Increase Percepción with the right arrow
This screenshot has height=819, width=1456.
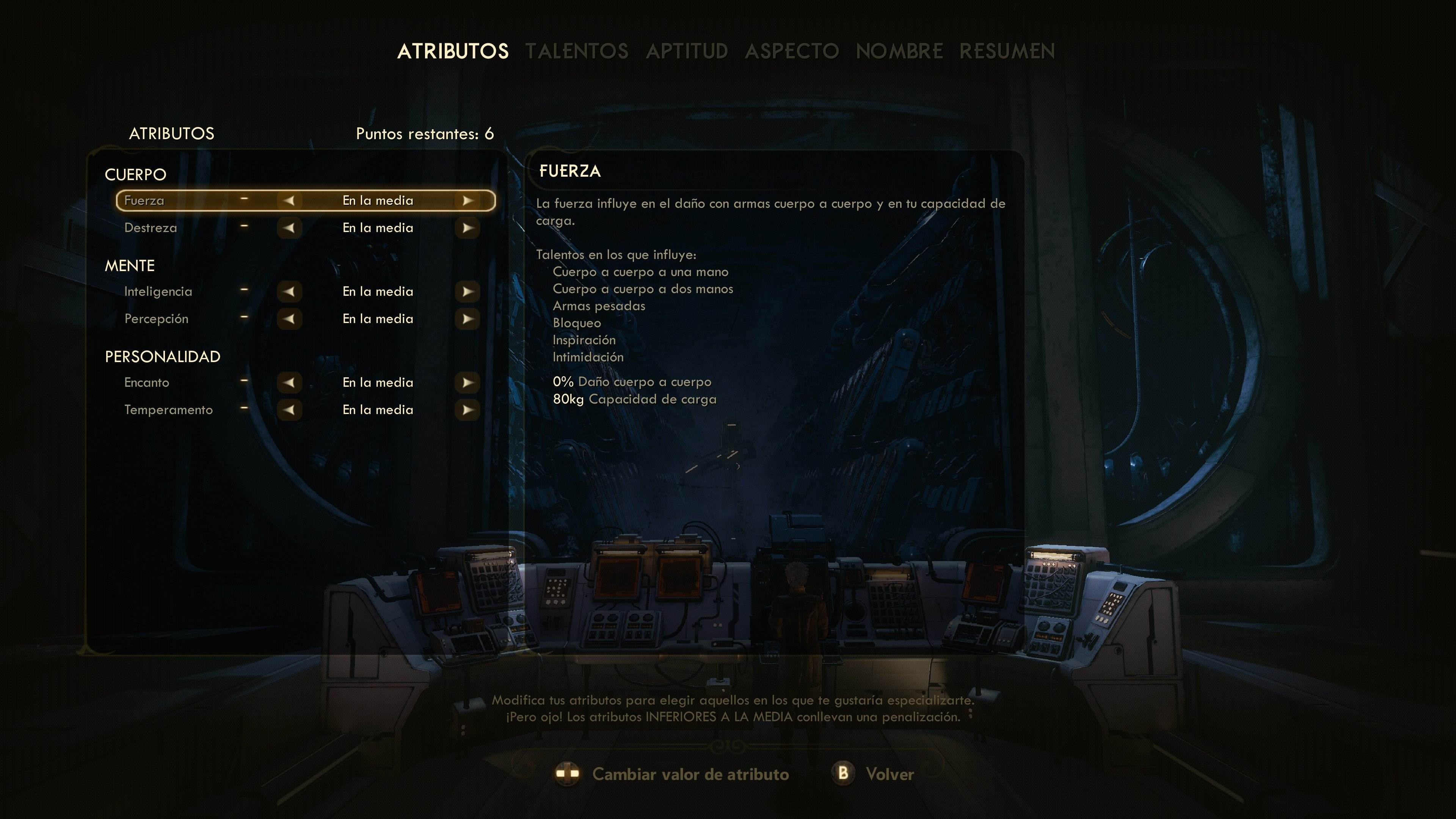(468, 319)
